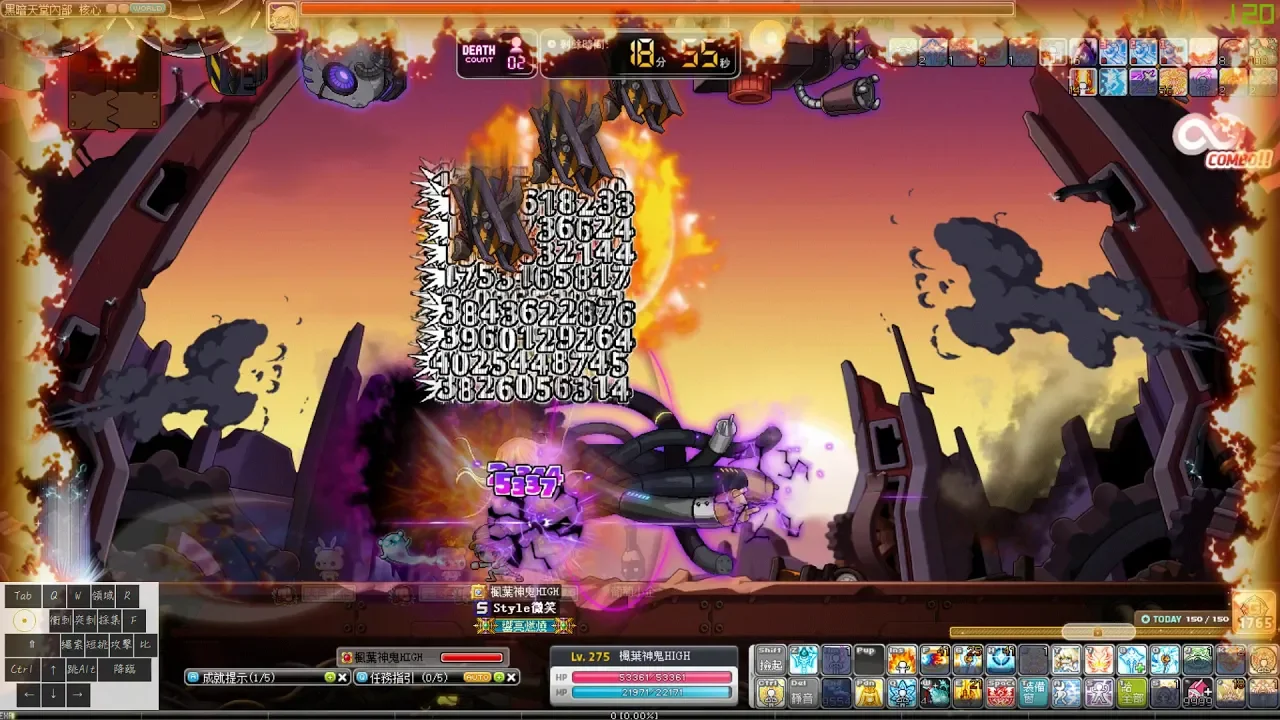Image resolution: width=1280 pixels, height=720 pixels.
Task: Use the blue crosshair target skill
Action: (1000, 660)
